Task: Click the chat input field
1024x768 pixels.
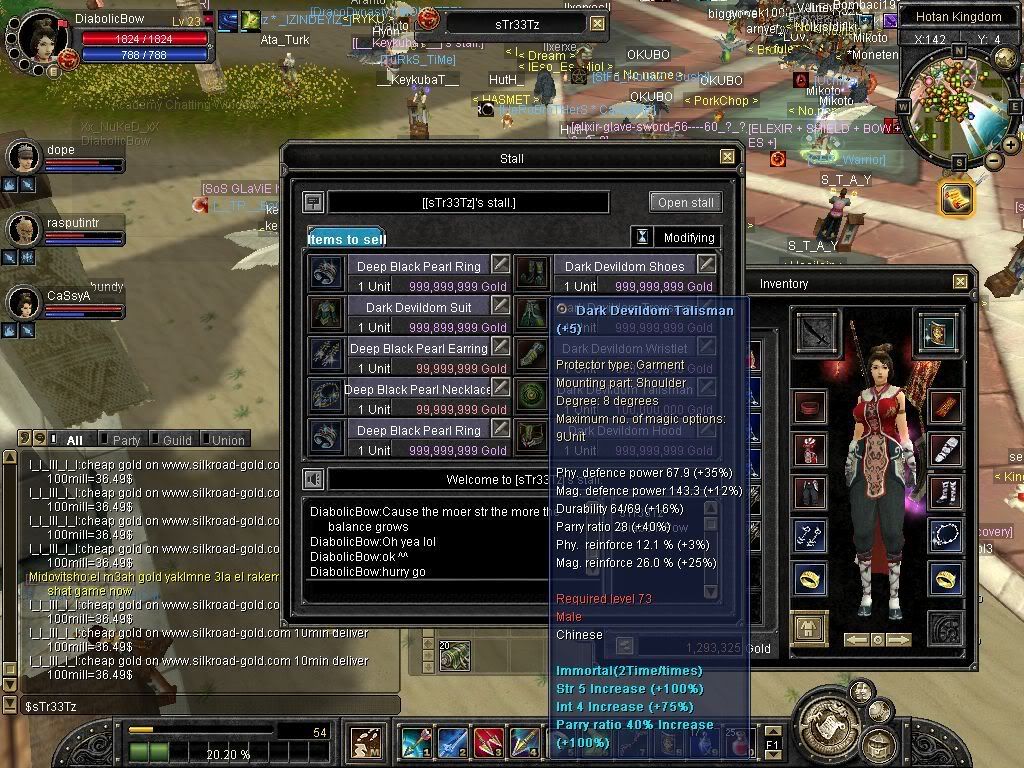Action: click(200, 706)
